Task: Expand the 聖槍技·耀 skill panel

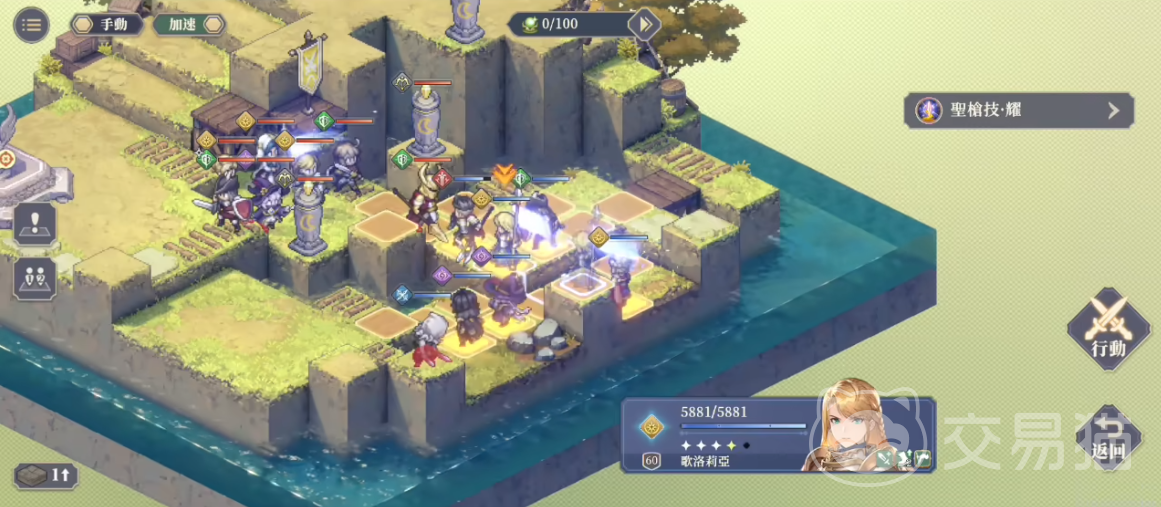Action: click(1019, 110)
